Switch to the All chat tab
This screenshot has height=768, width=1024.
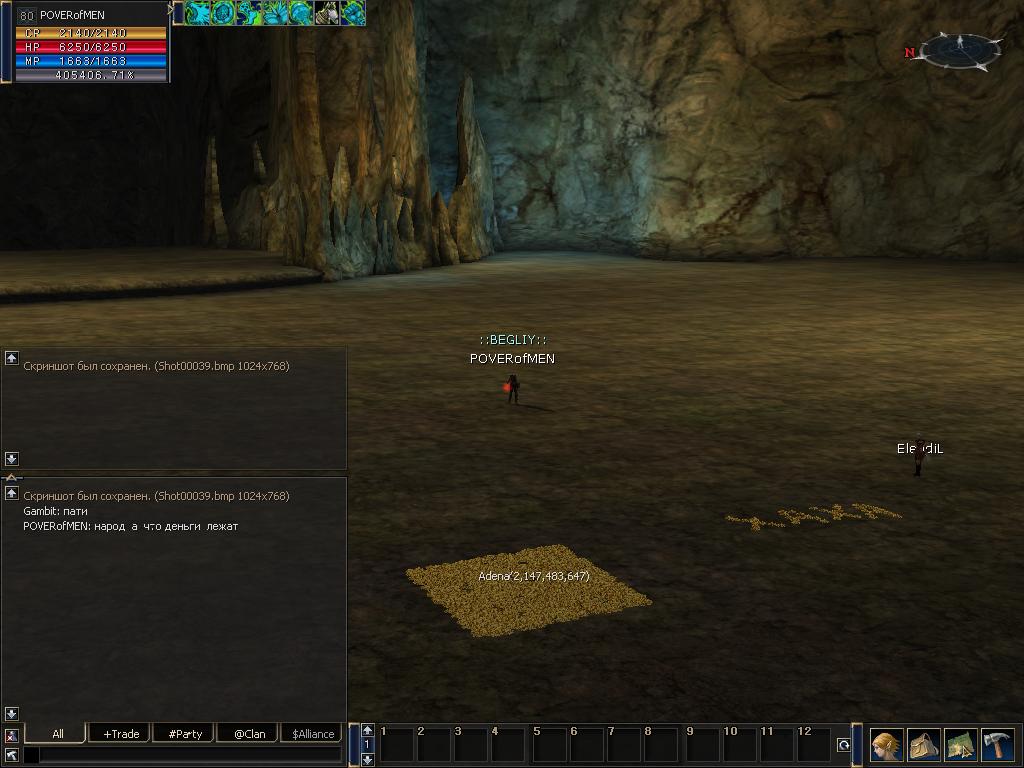57,734
